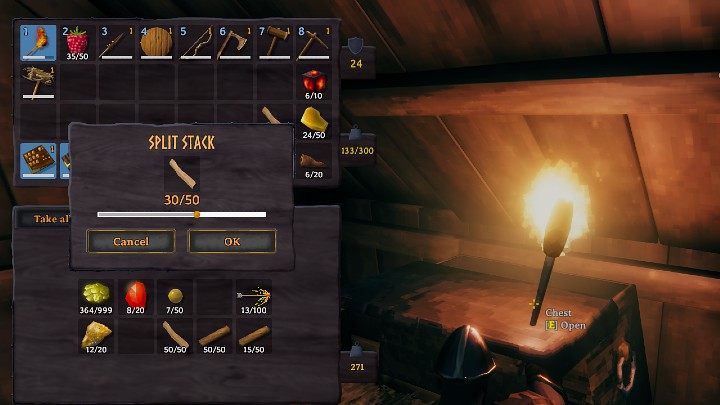Take all items from the chest

click(40, 218)
